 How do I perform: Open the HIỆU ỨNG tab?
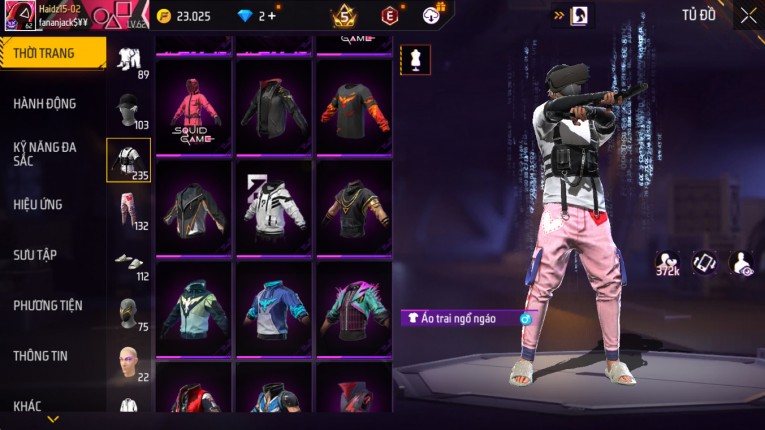(38, 204)
